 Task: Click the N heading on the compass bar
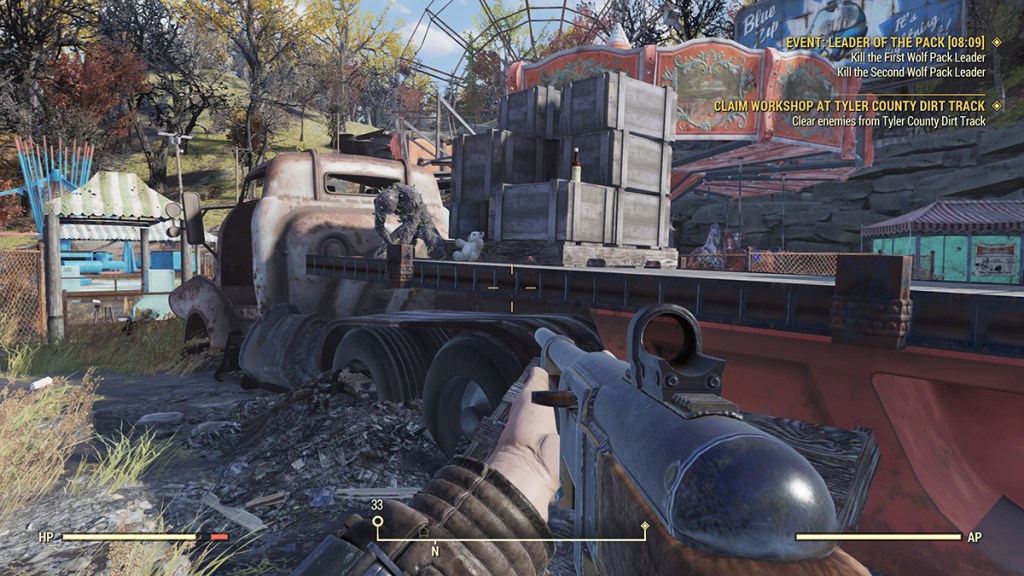point(434,550)
